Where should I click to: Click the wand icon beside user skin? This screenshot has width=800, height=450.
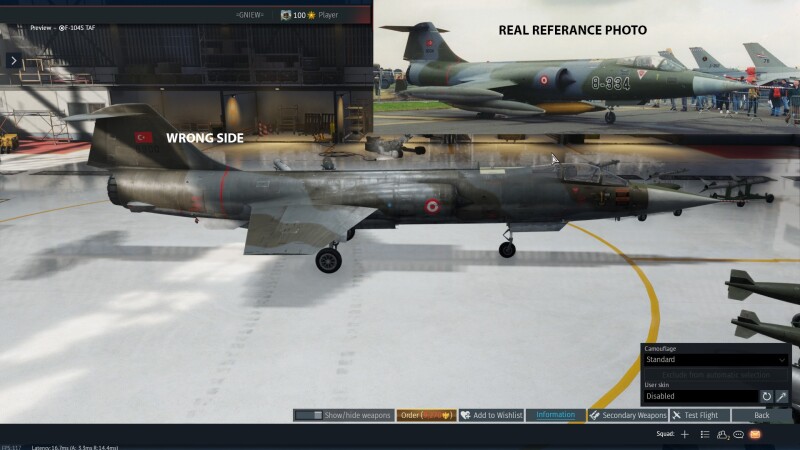tap(782, 396)
